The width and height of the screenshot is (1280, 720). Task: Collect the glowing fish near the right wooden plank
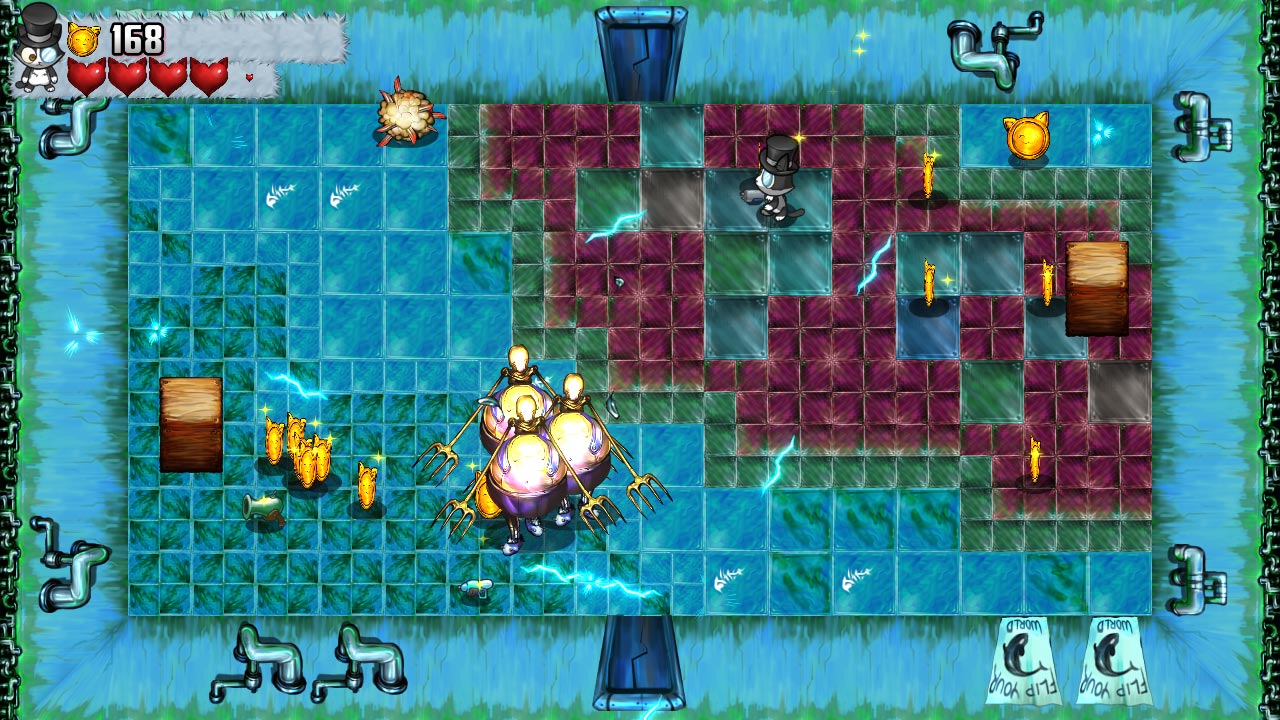[1048, 282]
